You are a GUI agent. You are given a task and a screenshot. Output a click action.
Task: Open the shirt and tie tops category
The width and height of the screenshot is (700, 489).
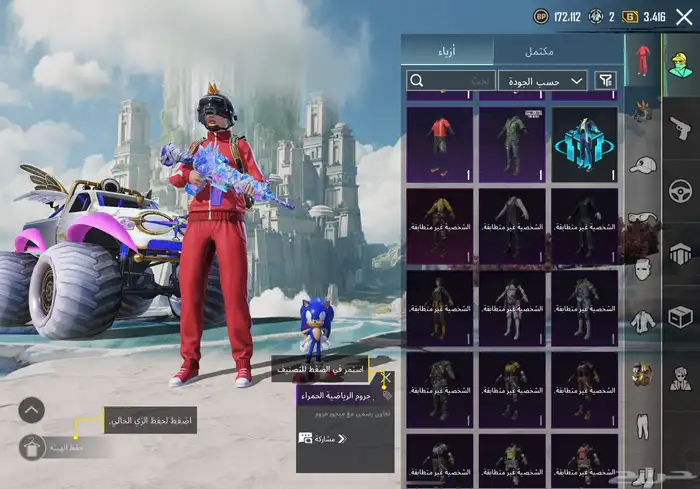point(642,323)
